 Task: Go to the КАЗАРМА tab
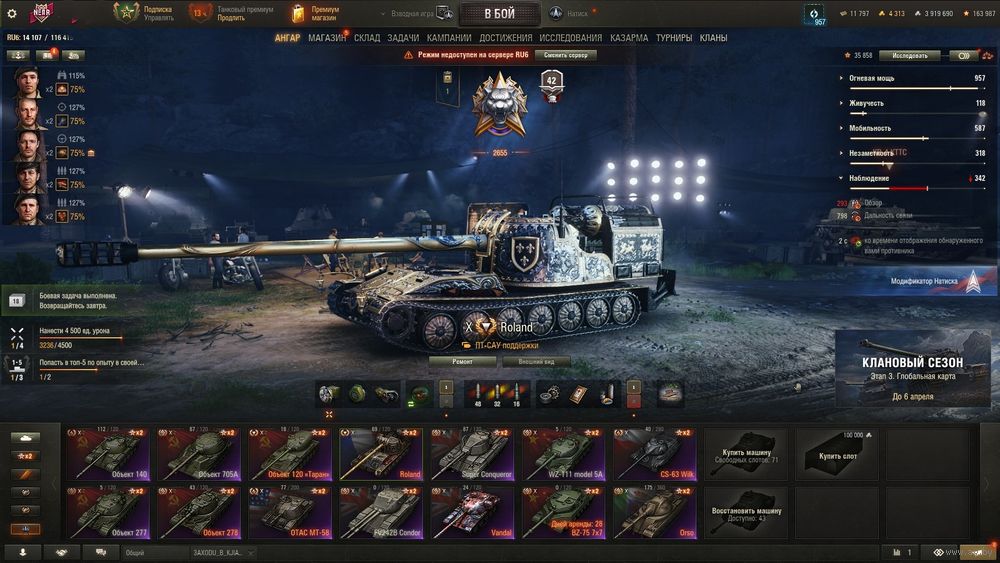point(629,38)
